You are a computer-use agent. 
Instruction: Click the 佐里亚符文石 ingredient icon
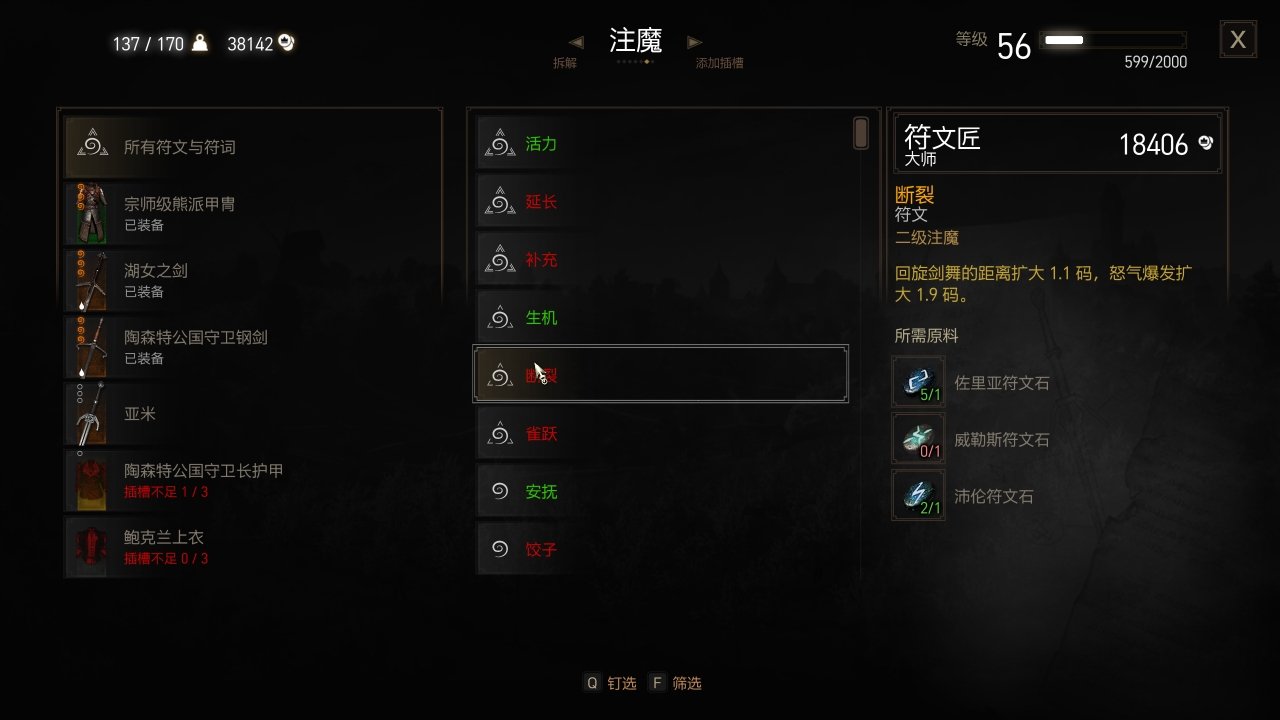pyautogui.click(x=917, y=380)
